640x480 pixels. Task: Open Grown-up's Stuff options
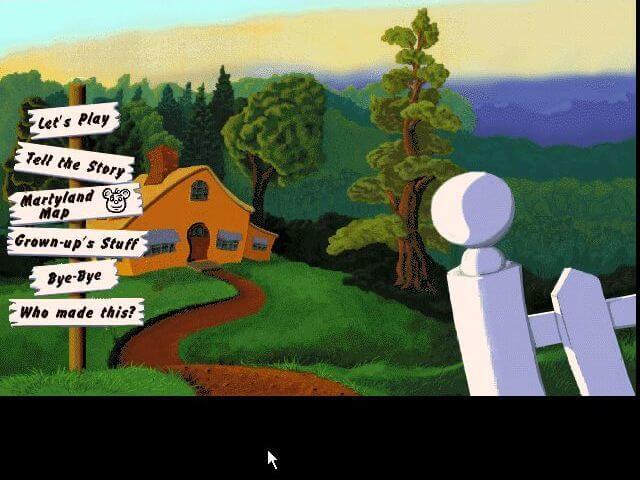coord(78,242)
